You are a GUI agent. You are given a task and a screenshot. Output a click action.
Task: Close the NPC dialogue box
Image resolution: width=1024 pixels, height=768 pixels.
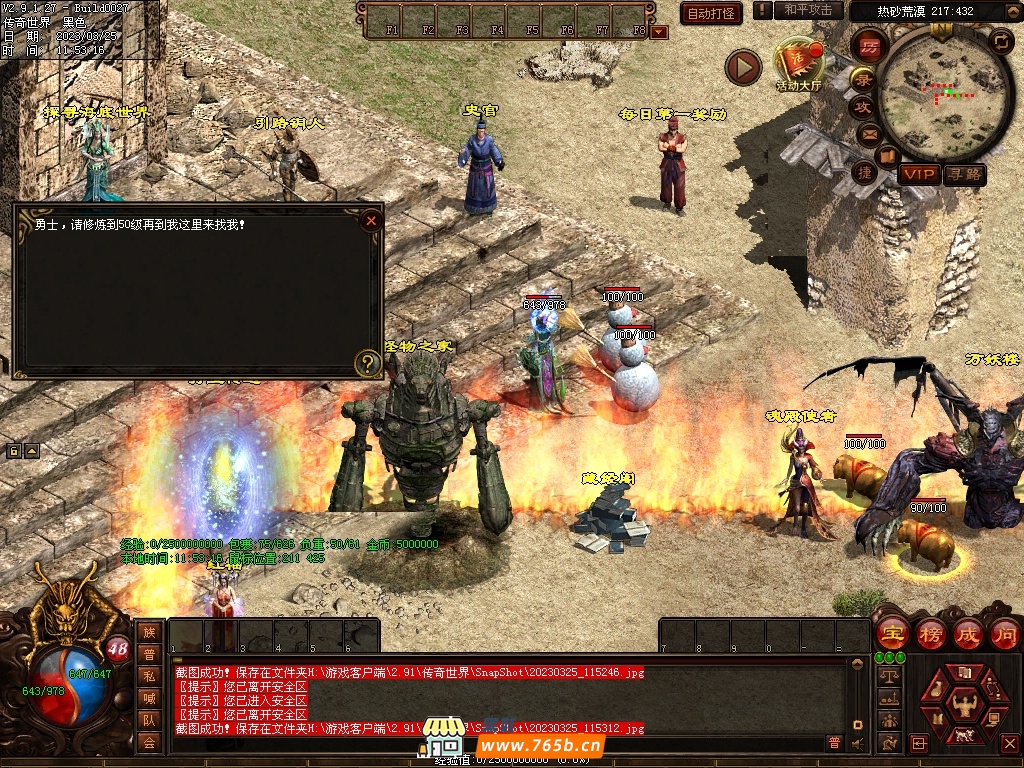coord(371,220)
